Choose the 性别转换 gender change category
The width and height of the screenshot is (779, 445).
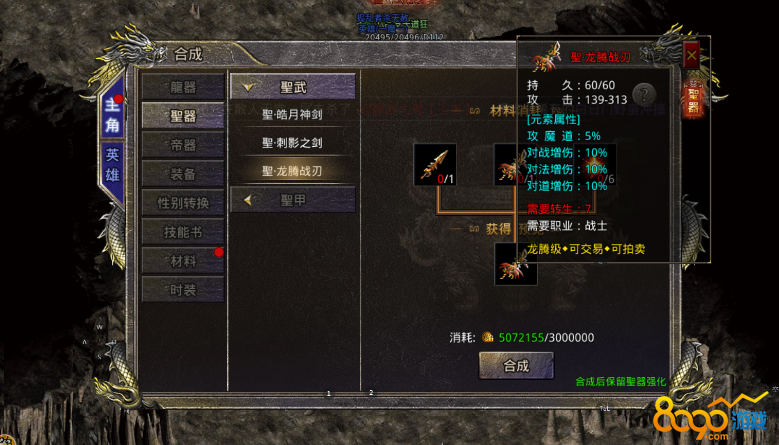182,203
